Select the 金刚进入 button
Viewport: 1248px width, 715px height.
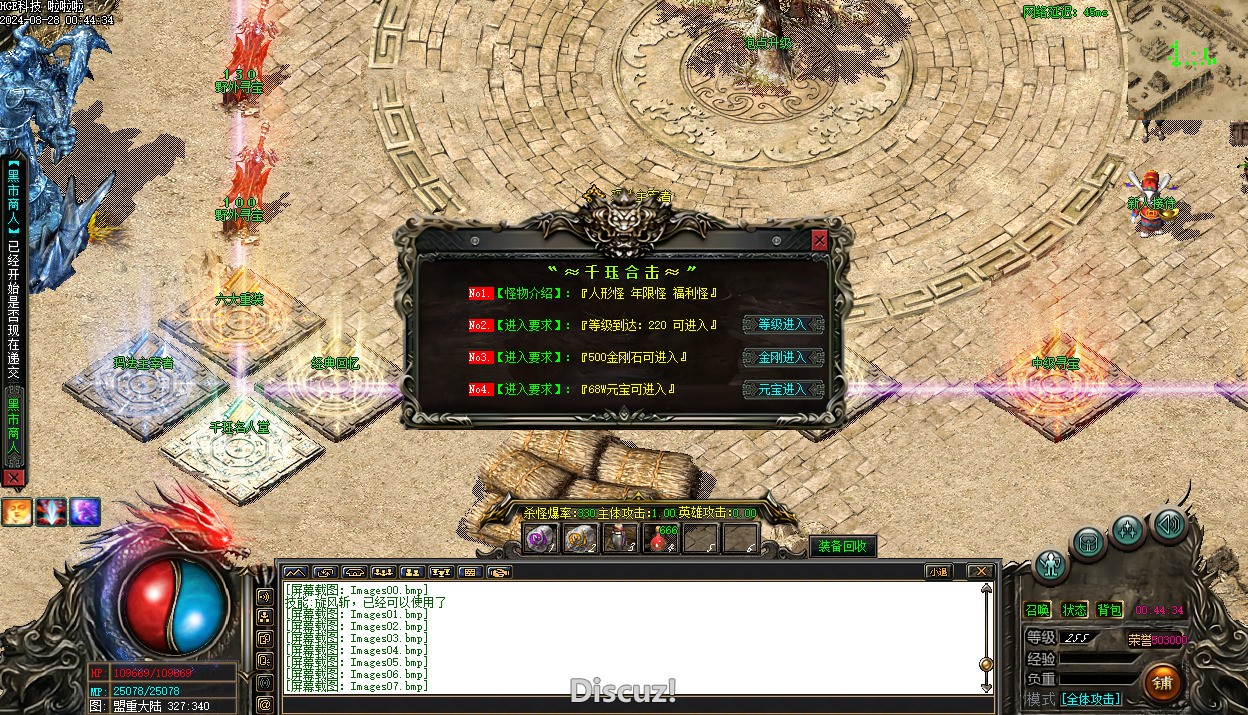tap(782, 357)
